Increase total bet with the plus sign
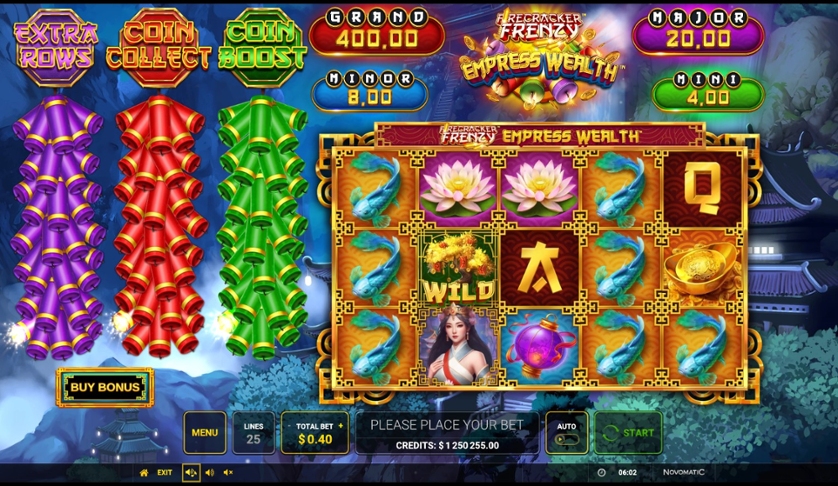This screenshot has height=486, width=838. click(341, 425)
